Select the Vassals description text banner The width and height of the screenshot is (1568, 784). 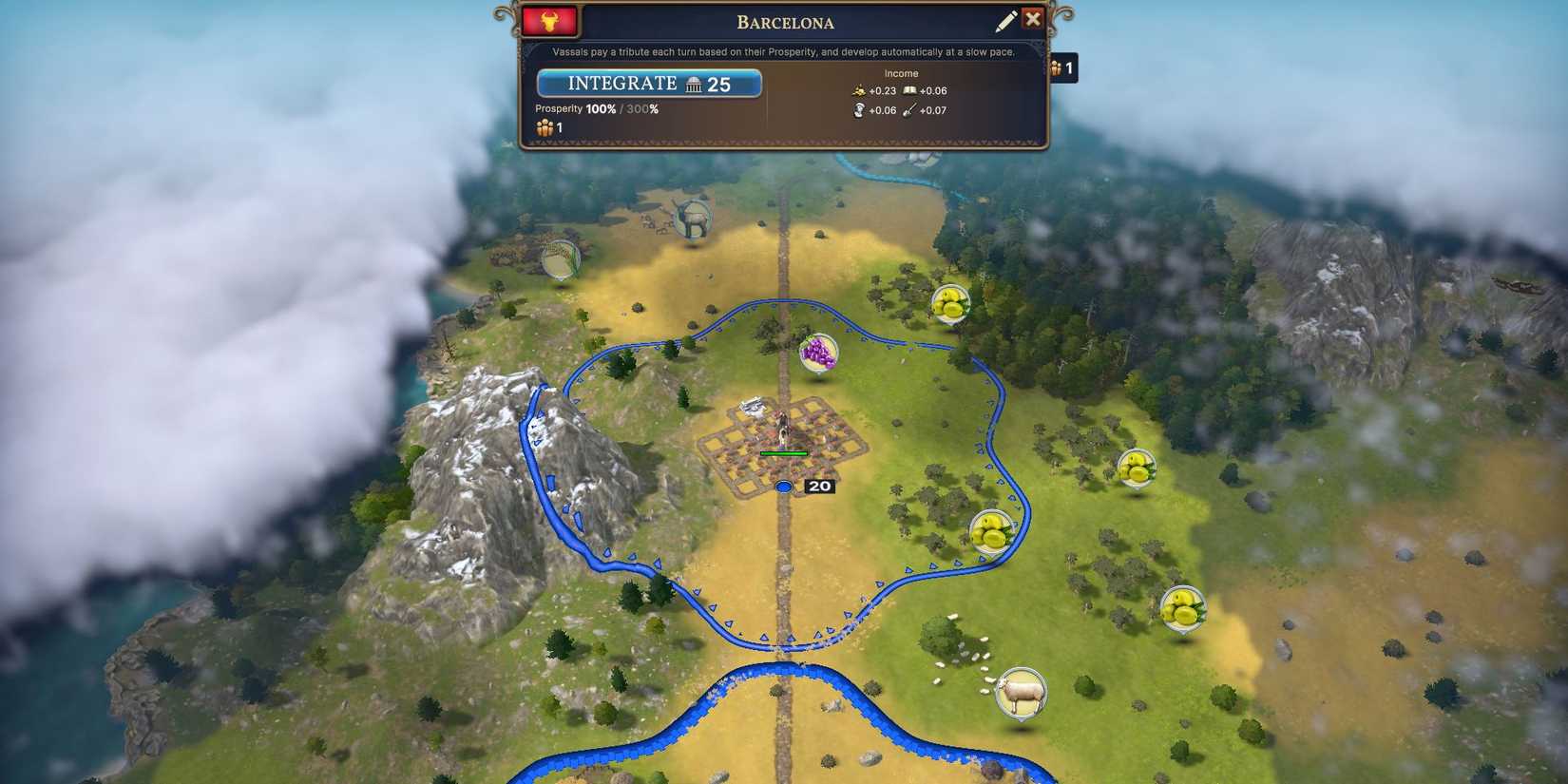[783, 51]
